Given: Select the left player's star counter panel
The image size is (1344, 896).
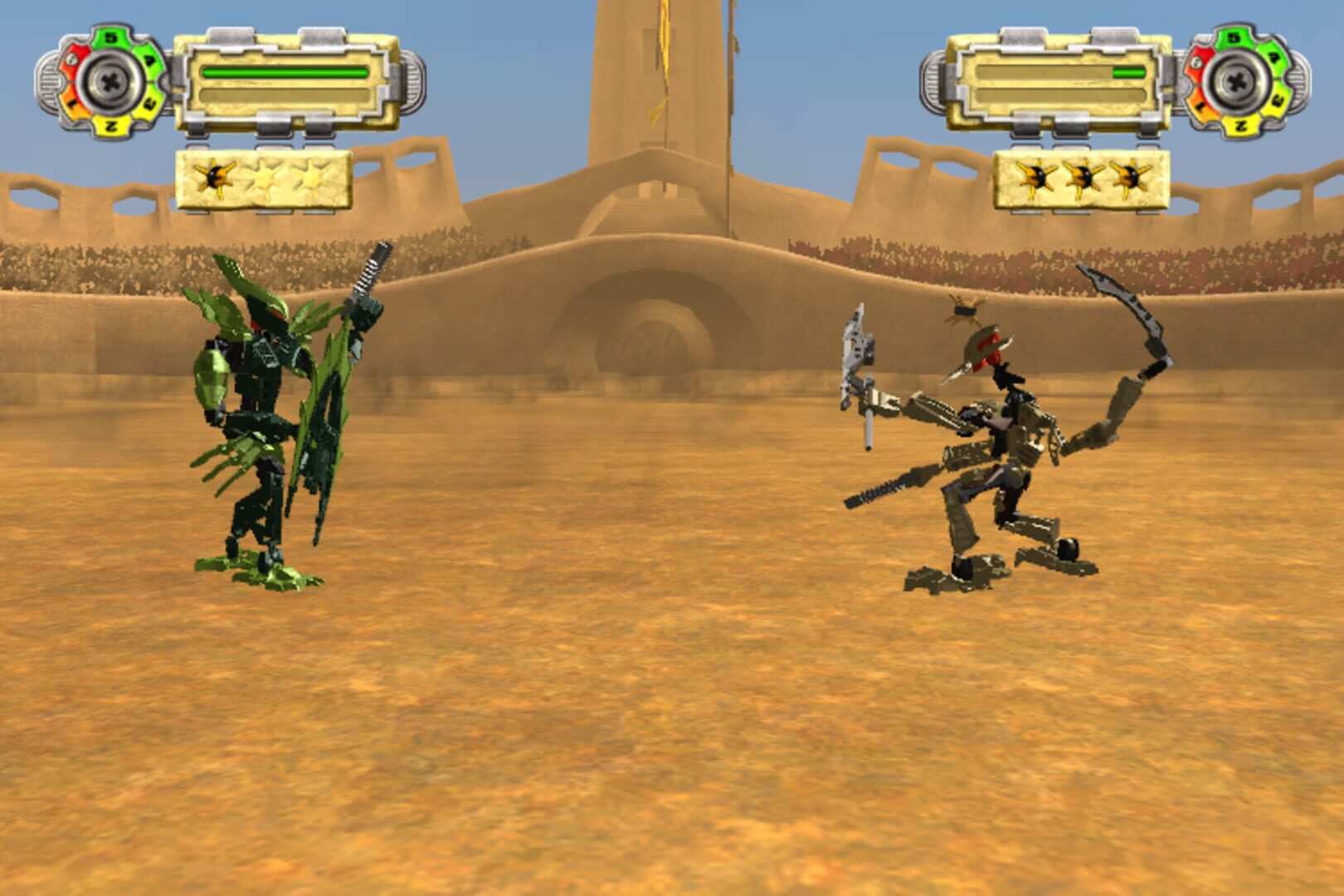Looking at the screenshot, I should (261, 178).
